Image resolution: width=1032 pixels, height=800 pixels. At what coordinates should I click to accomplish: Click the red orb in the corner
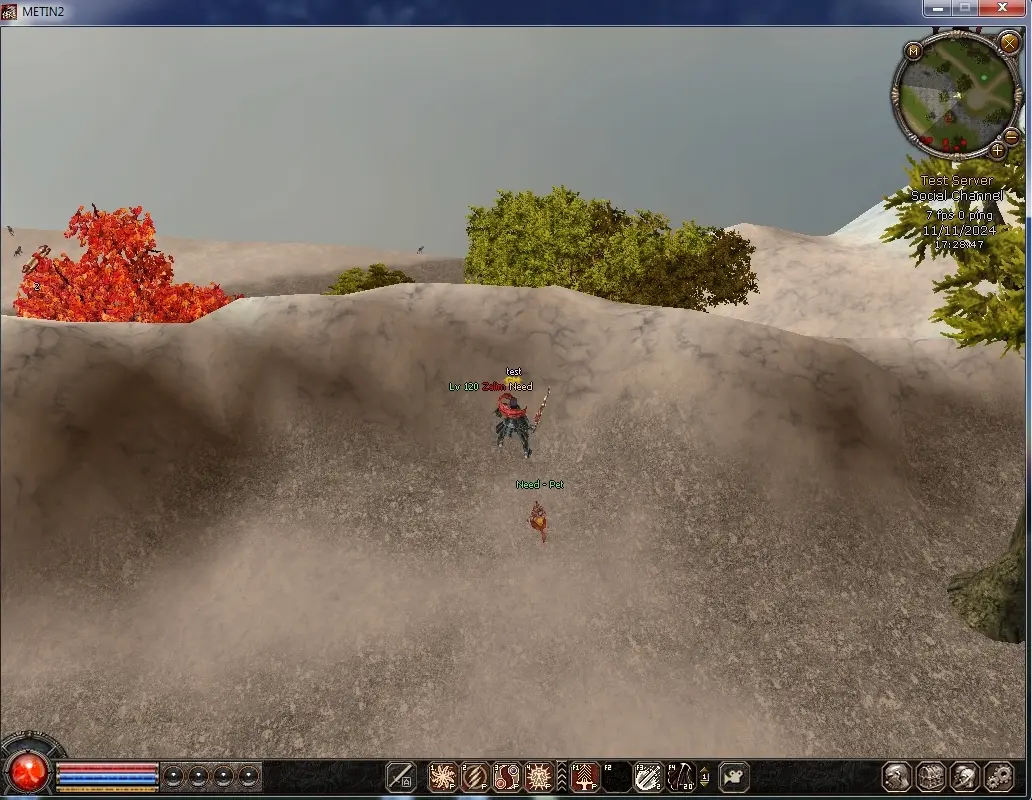[29, 771]
